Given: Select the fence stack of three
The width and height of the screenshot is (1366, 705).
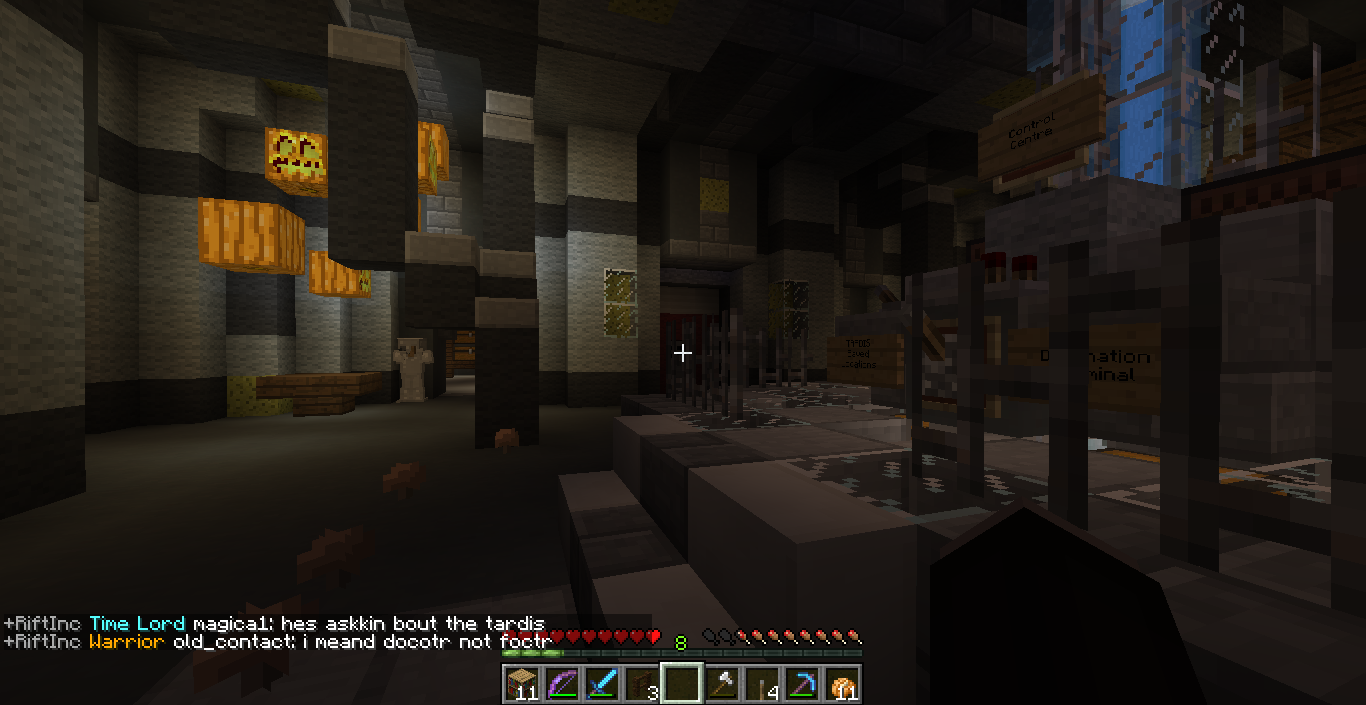Looking at the screenshot, I should pyautogui.click(x=641, y=684).
